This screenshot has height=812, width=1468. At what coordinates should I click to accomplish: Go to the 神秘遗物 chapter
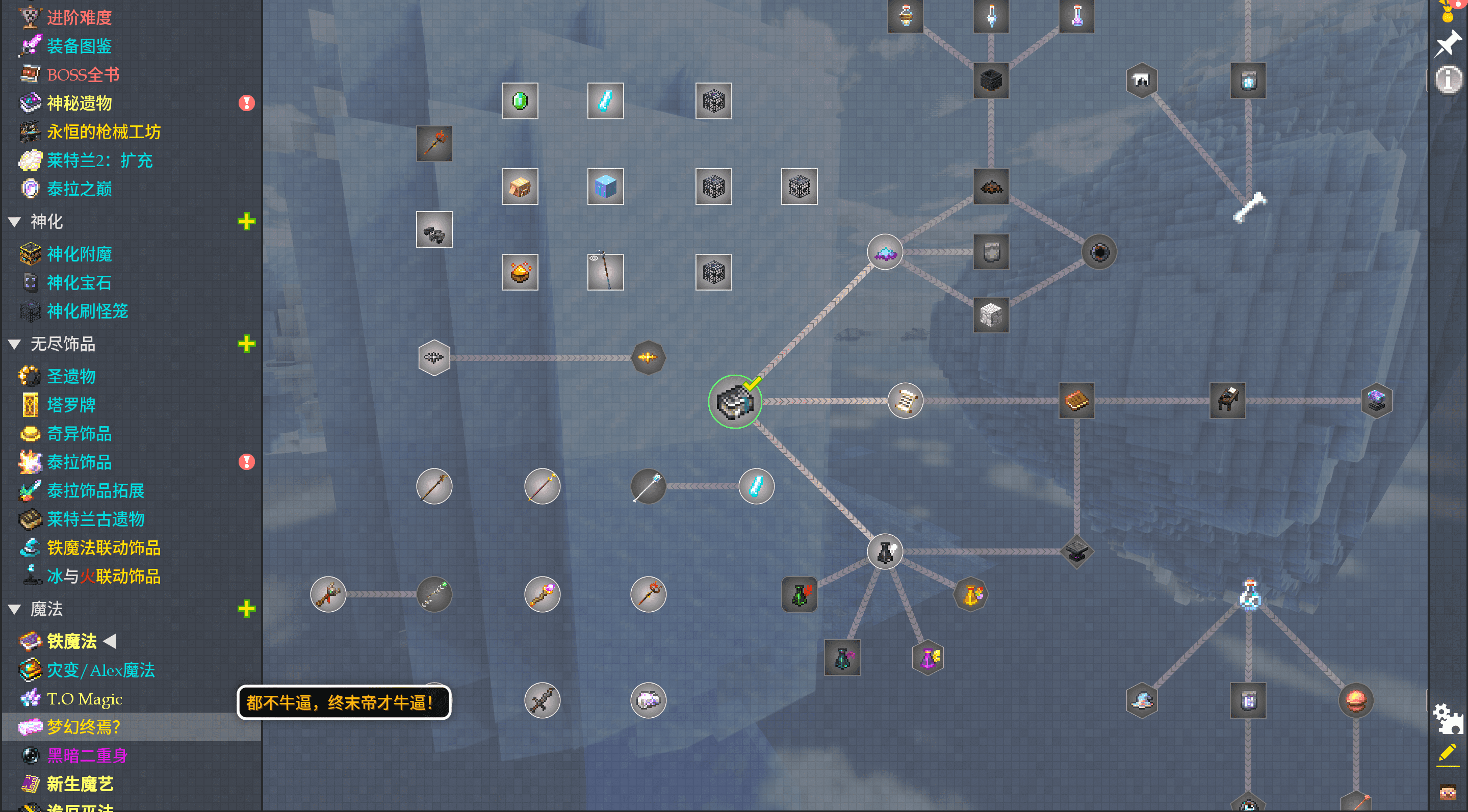click(x=79, y=103)
